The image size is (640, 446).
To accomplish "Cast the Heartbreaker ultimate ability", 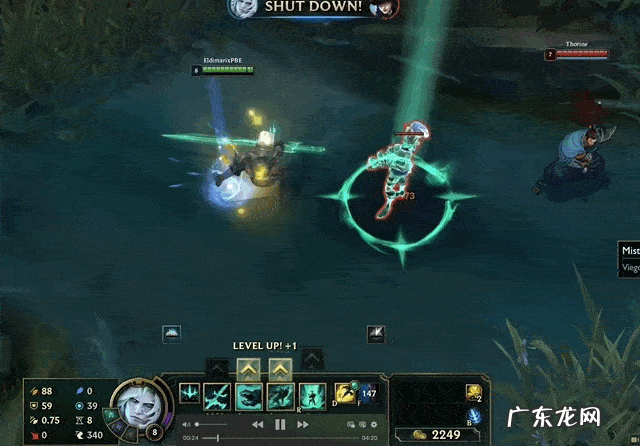I will [313, 397].
